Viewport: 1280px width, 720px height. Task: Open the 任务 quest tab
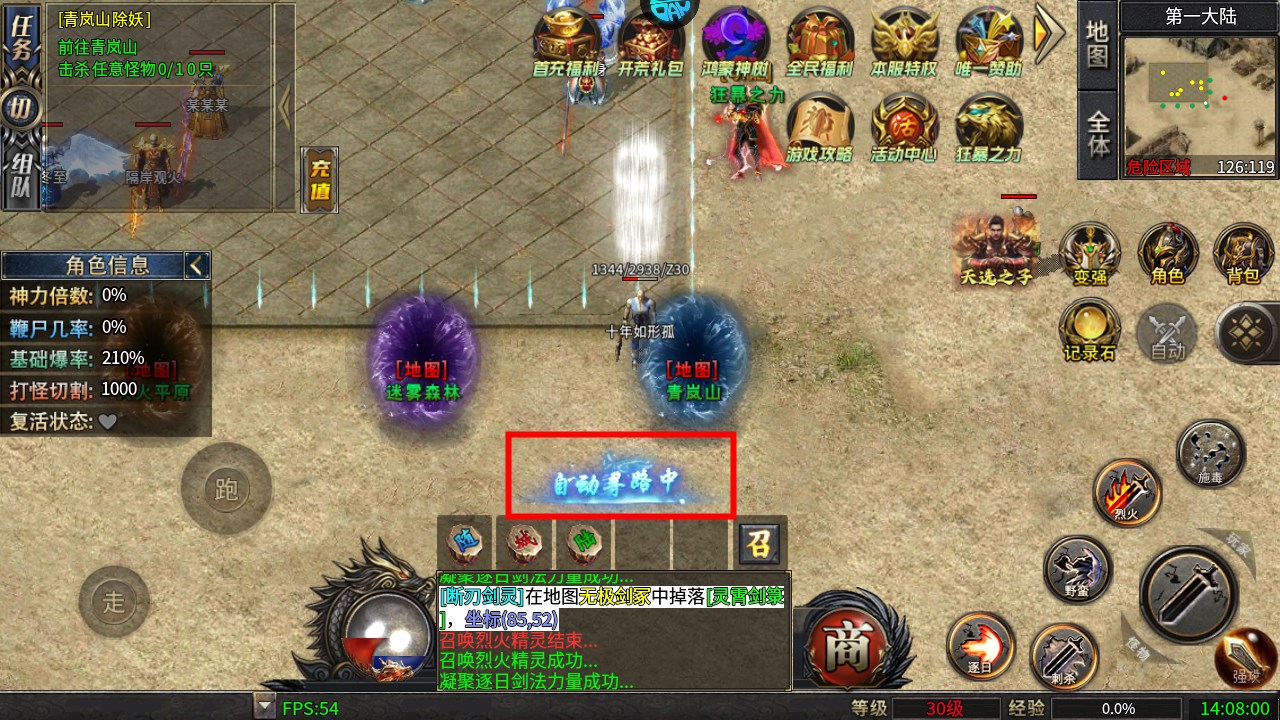point(19,38)
